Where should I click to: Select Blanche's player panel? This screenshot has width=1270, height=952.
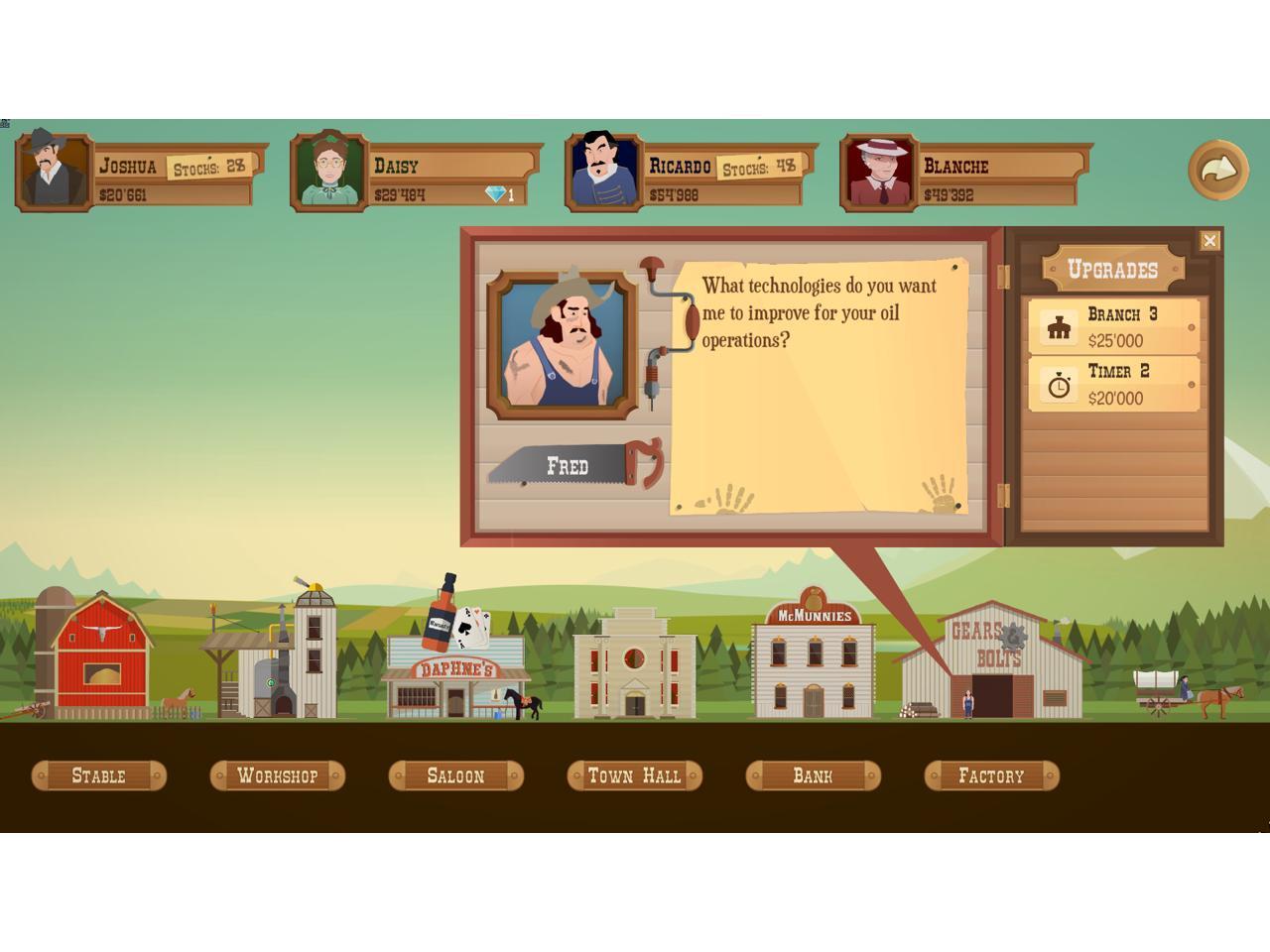[x=966, y=171]
